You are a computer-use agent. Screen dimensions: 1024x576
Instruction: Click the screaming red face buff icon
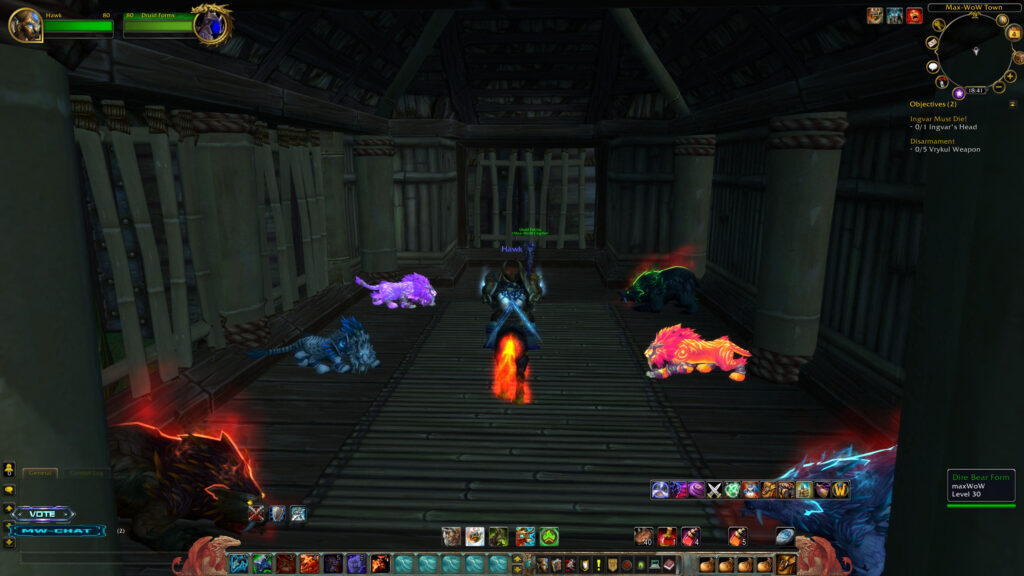click(914, 15)
